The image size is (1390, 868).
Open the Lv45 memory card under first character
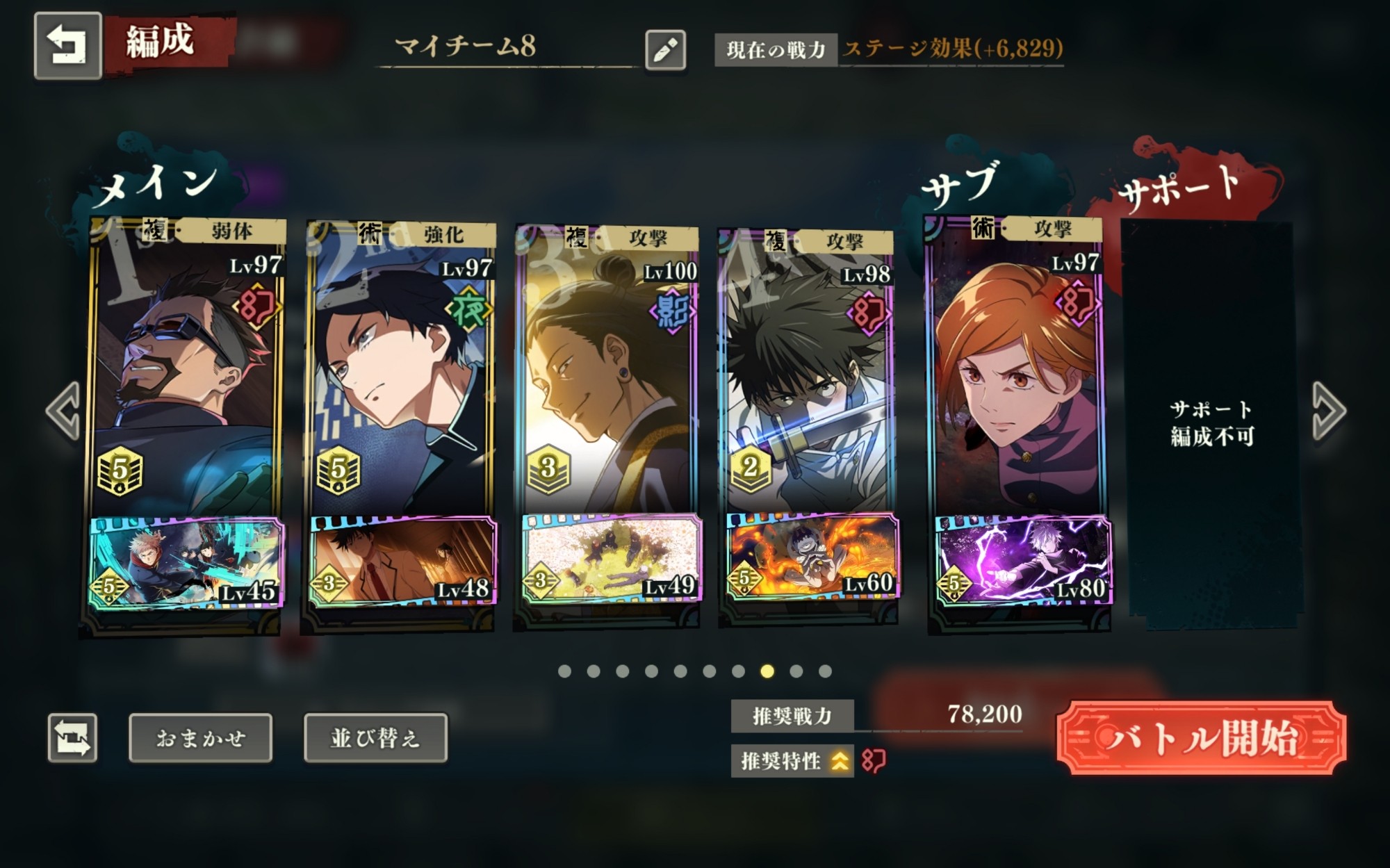pyautogui.click(x=186, y=562)
